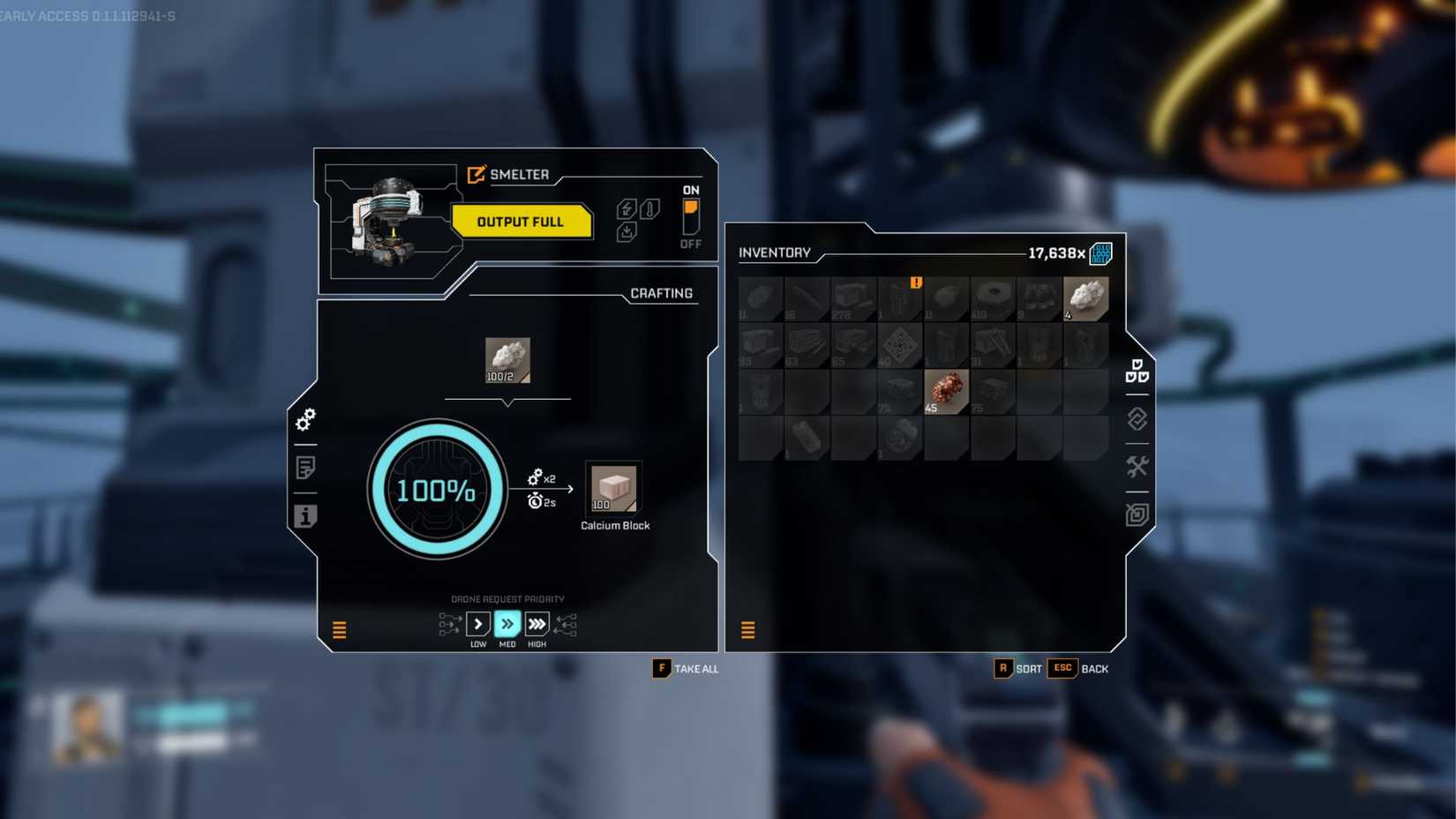Open the smelter info panel icon
This screenshot has width=1456, height=819.
(304, 517)
